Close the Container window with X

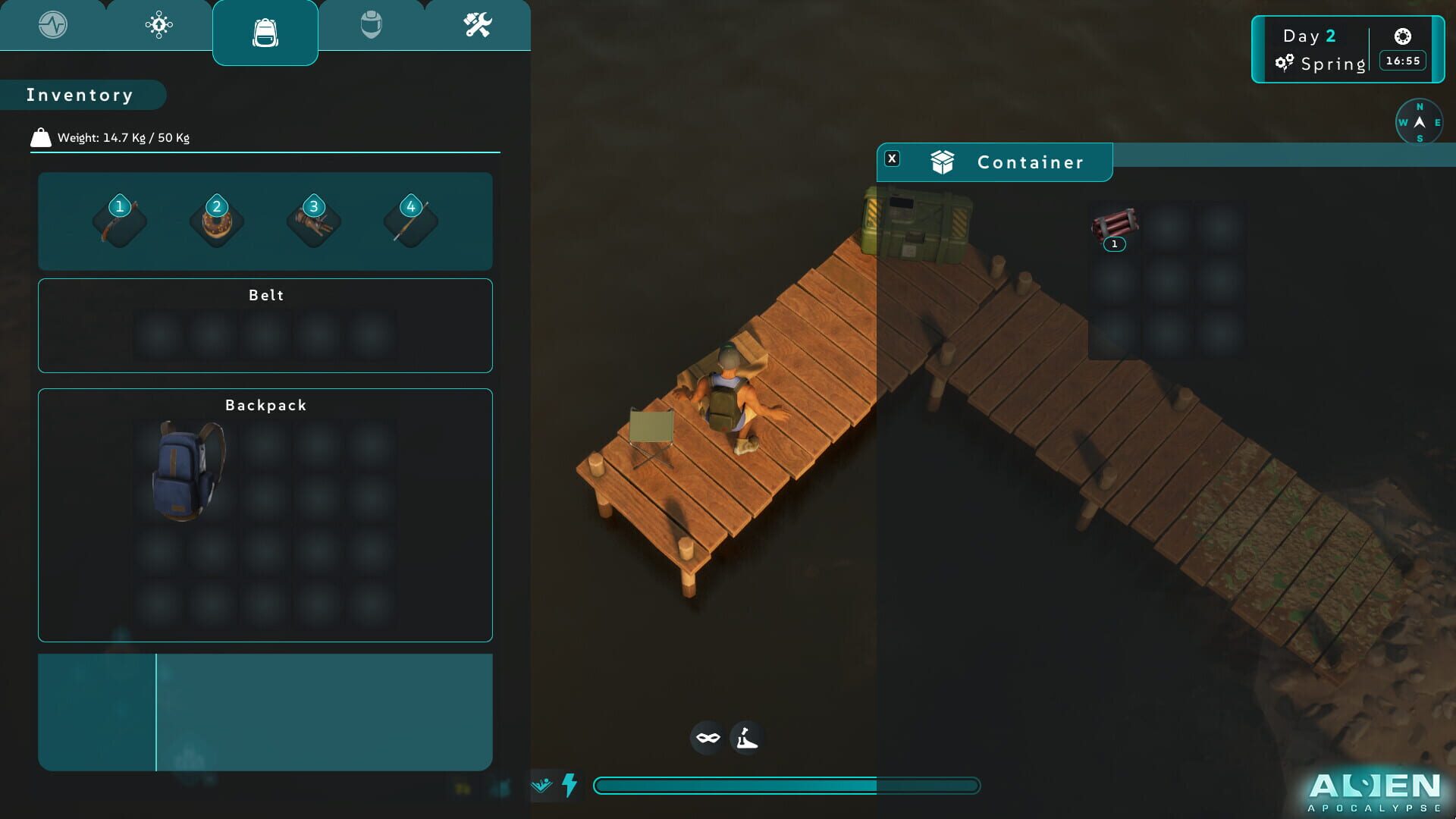[893, 158]
